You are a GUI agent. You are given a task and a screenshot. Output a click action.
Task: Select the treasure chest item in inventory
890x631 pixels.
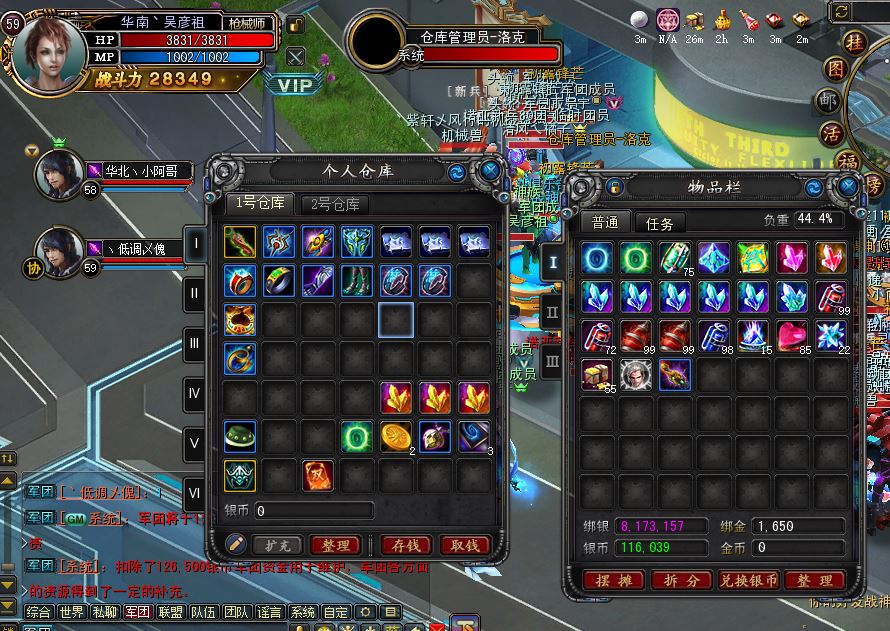(597, 375)
